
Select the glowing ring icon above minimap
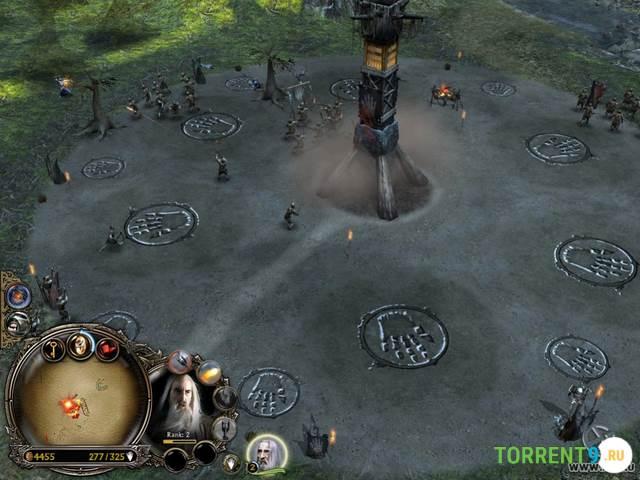tap(80, 344)
